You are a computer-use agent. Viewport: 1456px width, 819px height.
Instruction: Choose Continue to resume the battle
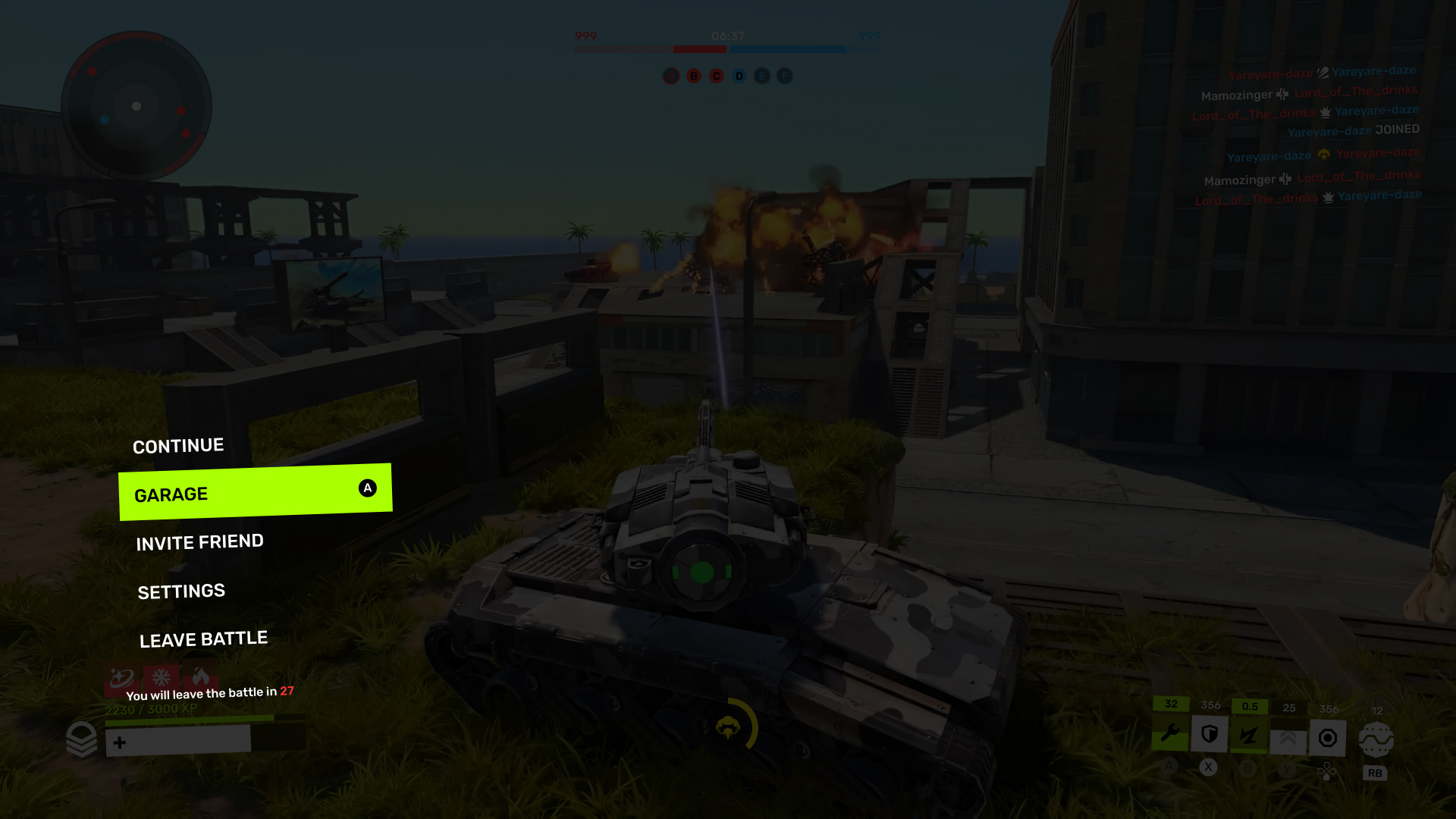click(178, 446)
